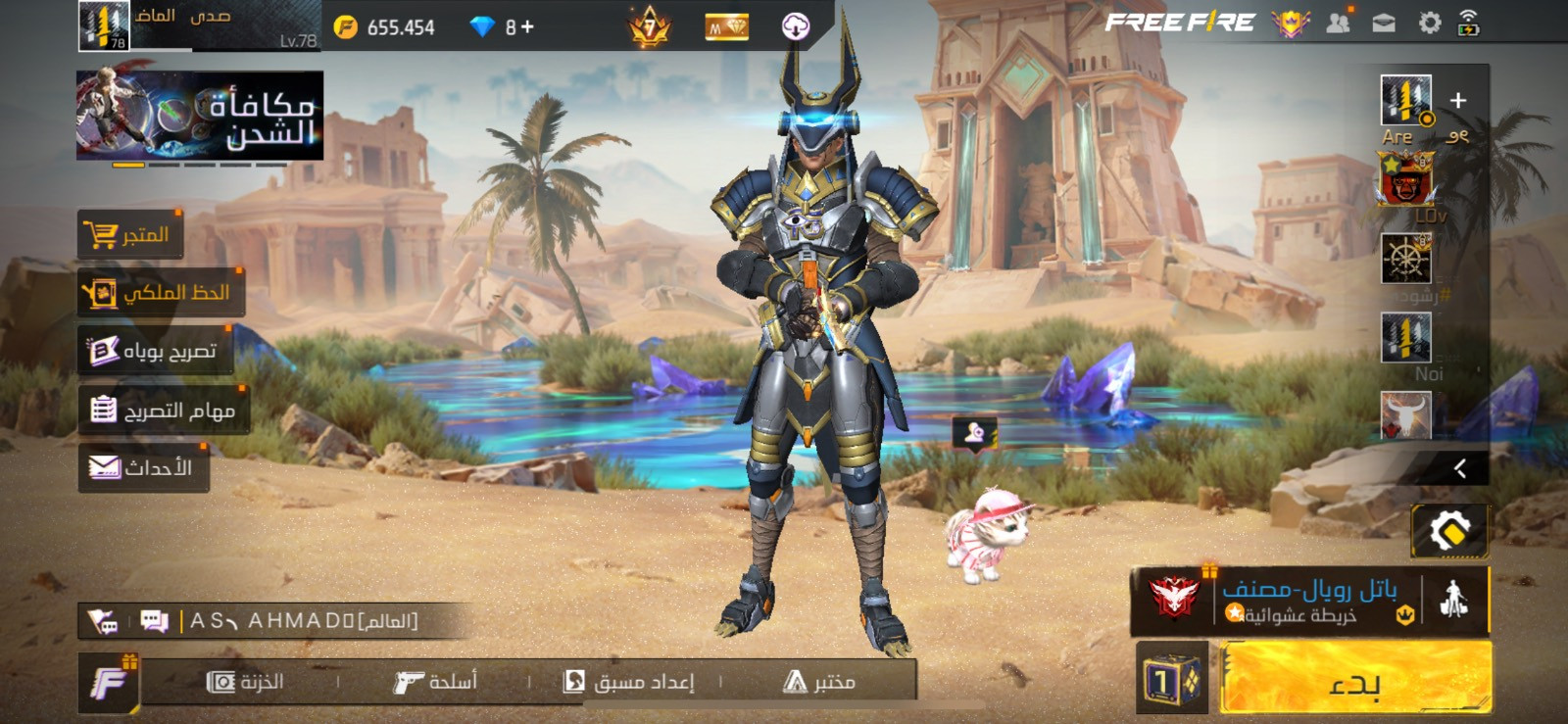Open the المتجر store menu
Image resolution: width=1568 pixels, height=724 pixels.
130,235
